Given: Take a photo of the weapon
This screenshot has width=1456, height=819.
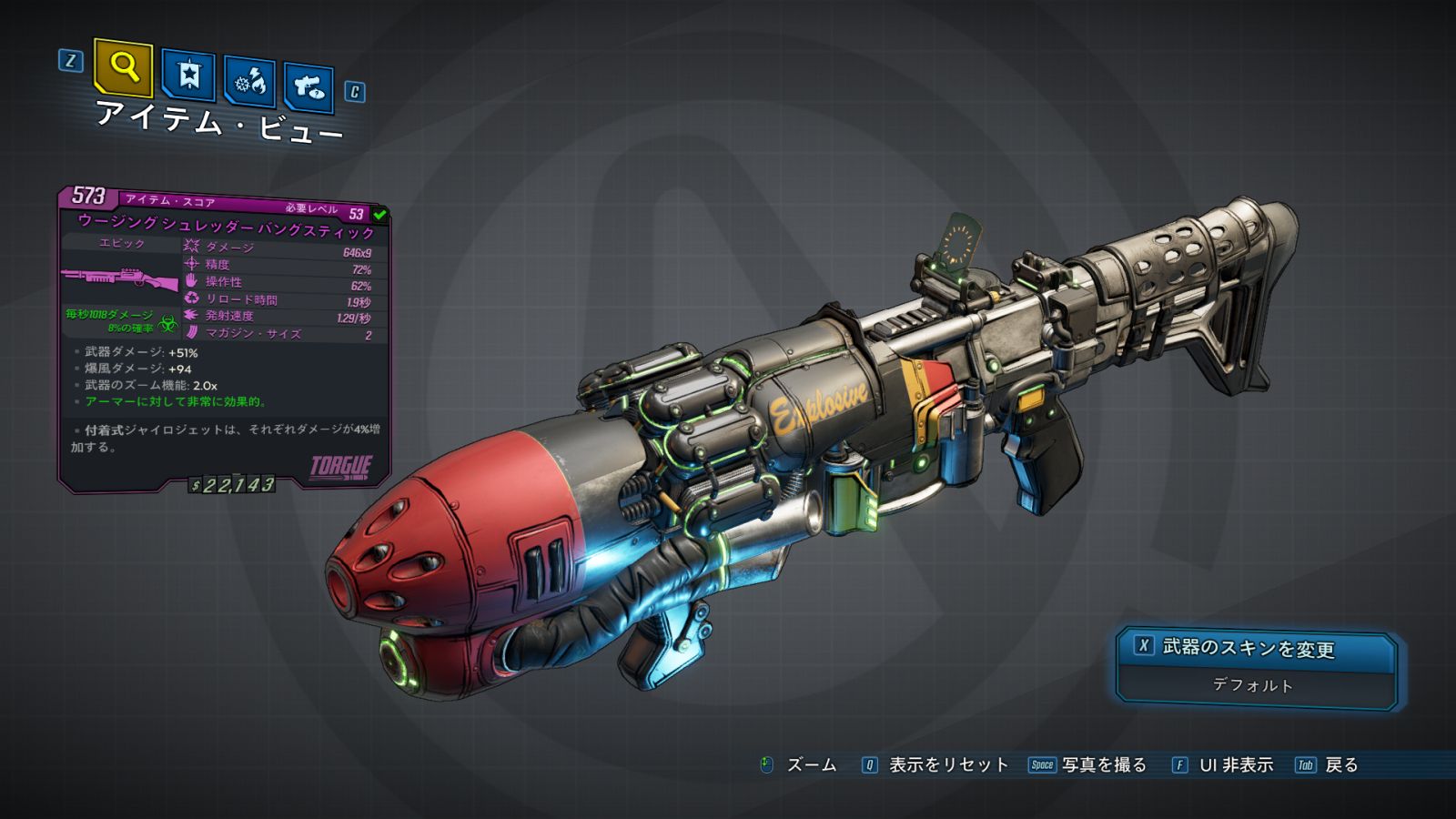Looking at the screenshot, I should tap(1089, 765).
